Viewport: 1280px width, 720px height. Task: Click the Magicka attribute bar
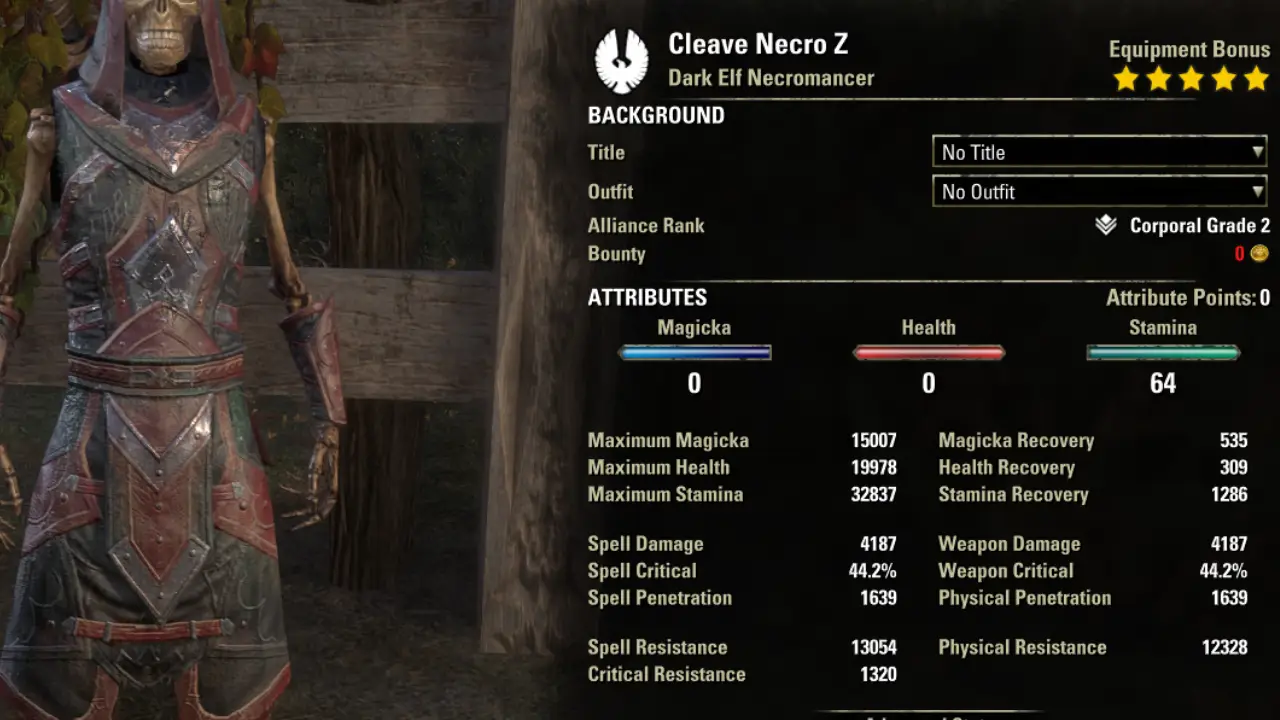click(694, 352)
